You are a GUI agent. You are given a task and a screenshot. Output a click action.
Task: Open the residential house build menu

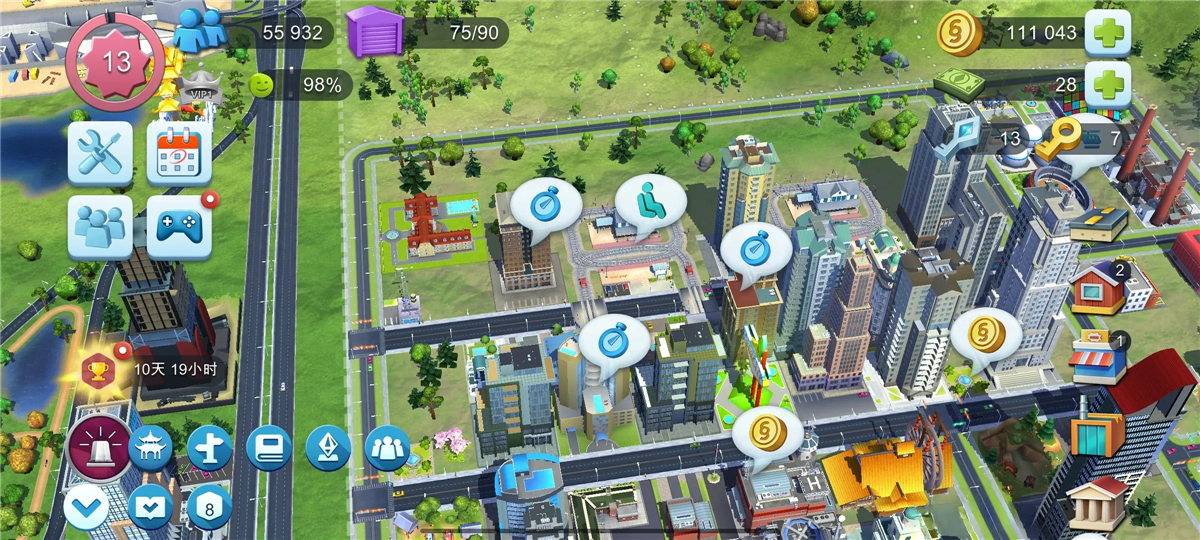[x=1098, y=287]
